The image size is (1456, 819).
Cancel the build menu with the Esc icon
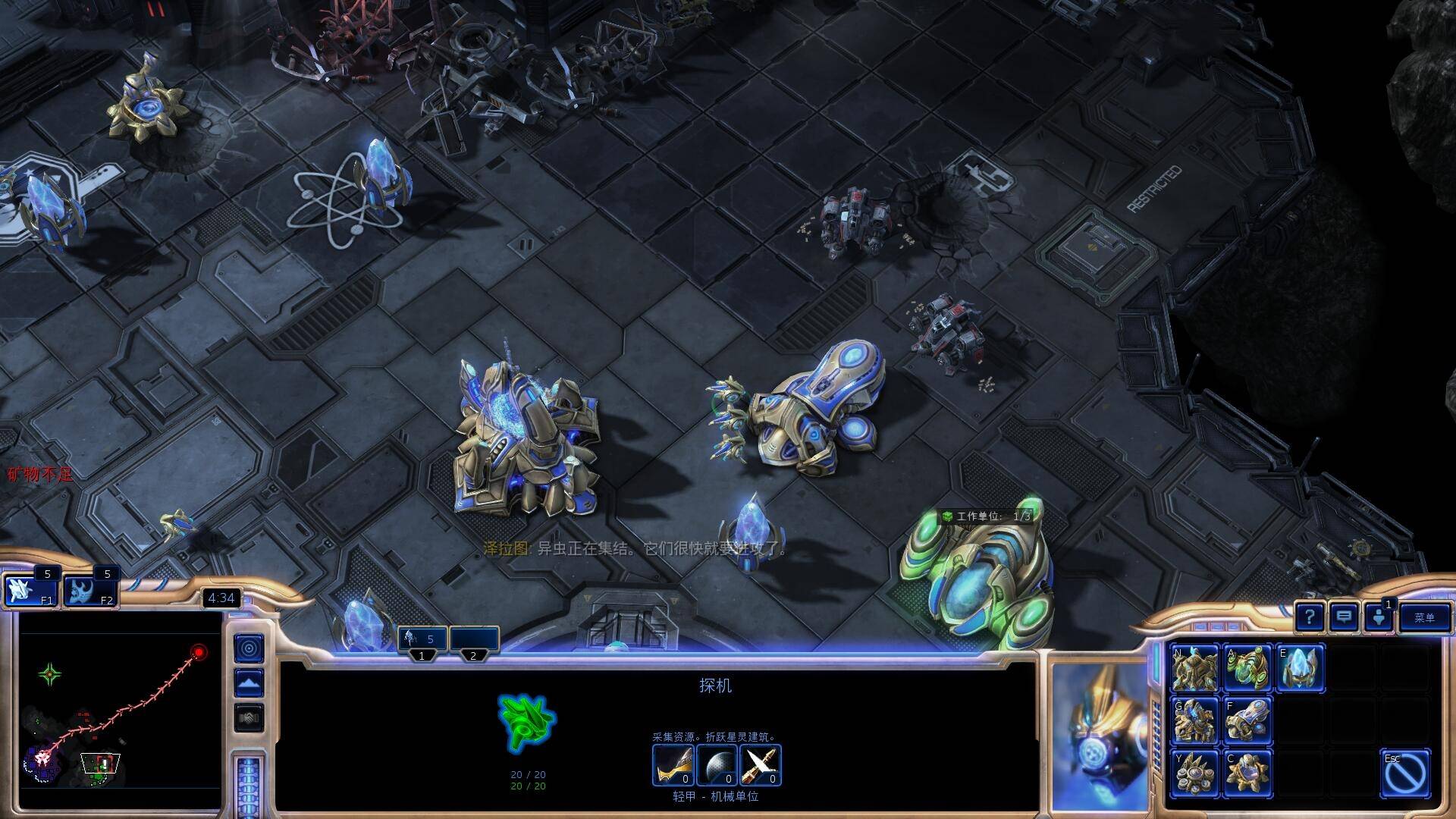click(x=1405, y=773)
